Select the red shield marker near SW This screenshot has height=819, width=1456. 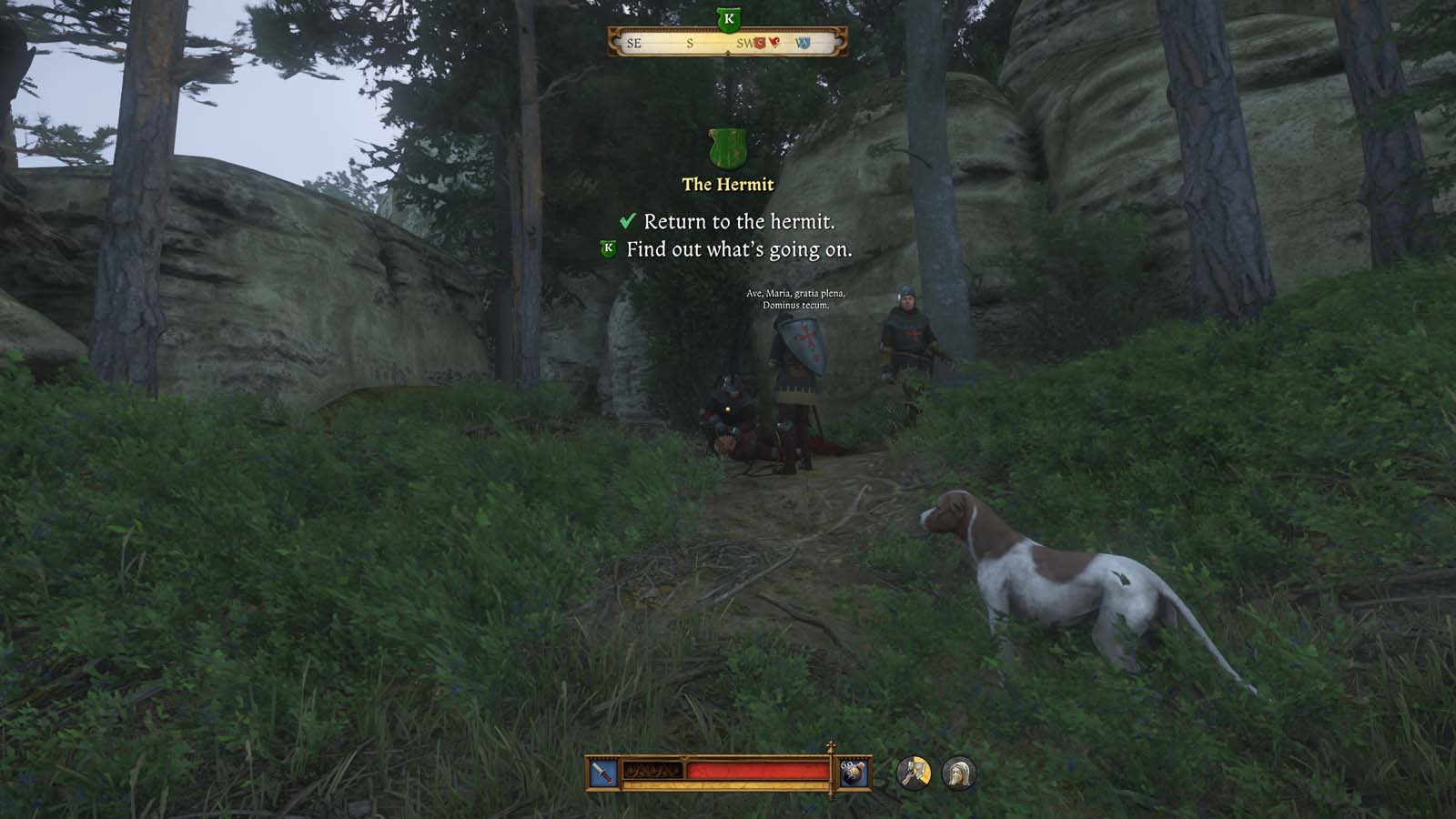pos(759,44)
